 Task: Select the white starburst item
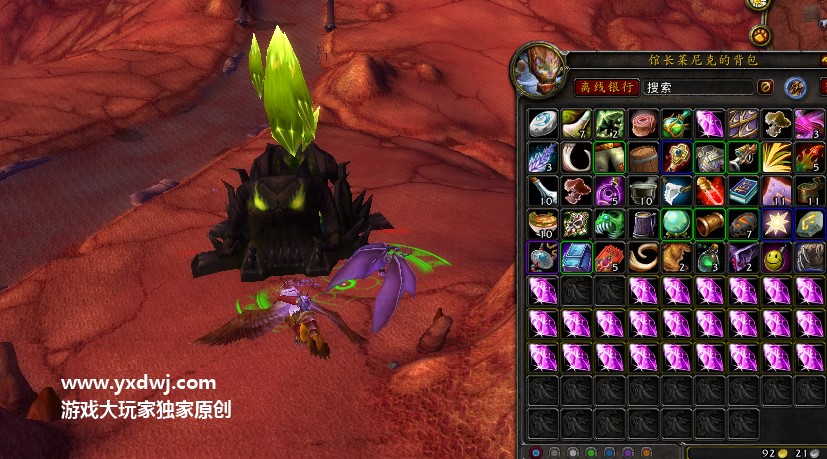(776, 224)
